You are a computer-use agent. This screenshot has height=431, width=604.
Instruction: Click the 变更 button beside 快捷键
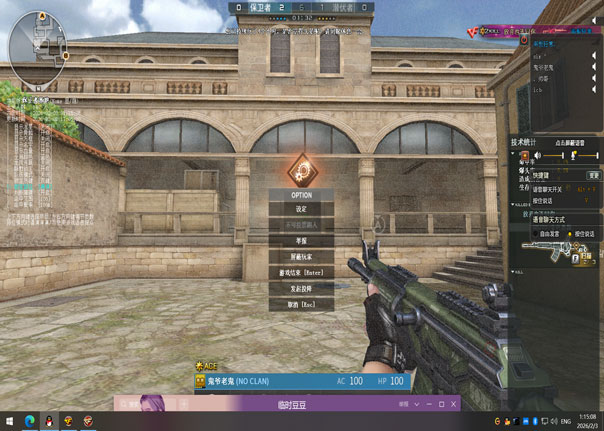coord(593,175)
